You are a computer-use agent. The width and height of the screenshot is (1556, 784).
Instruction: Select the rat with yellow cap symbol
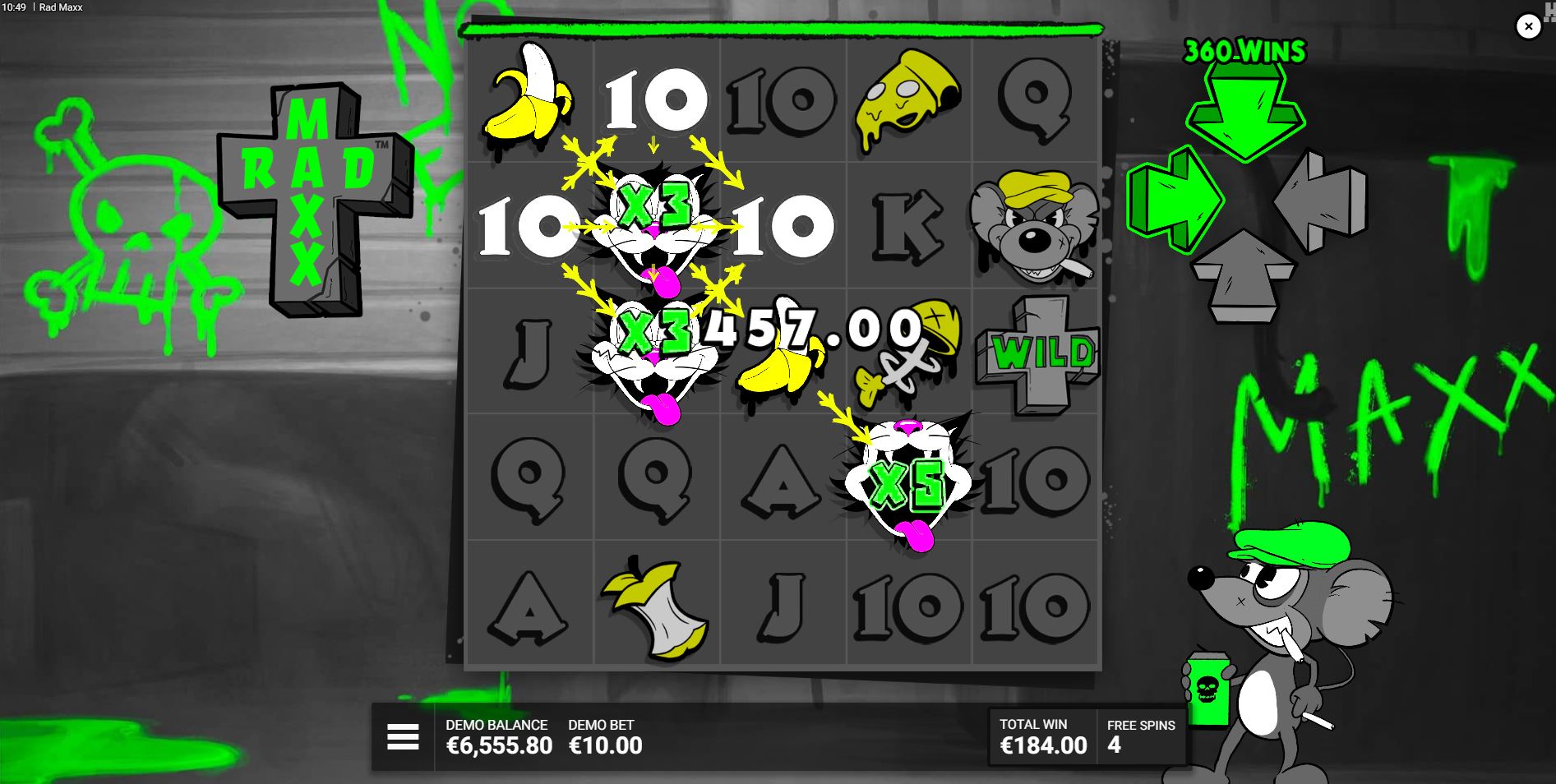click(1034, 226)
